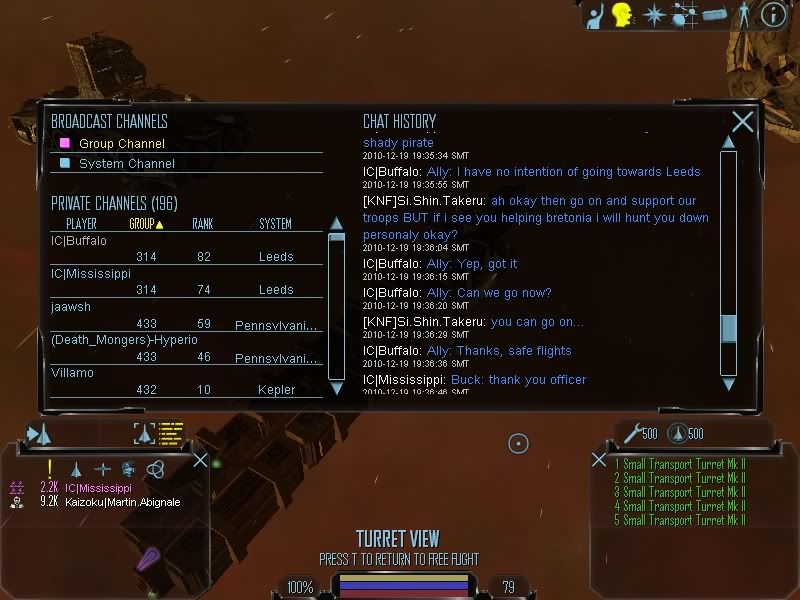This screenshot has height=600, width=800.
Task: Select the Group Channel broadcast option
Action: pyautogui.click(x=121, y=144)
